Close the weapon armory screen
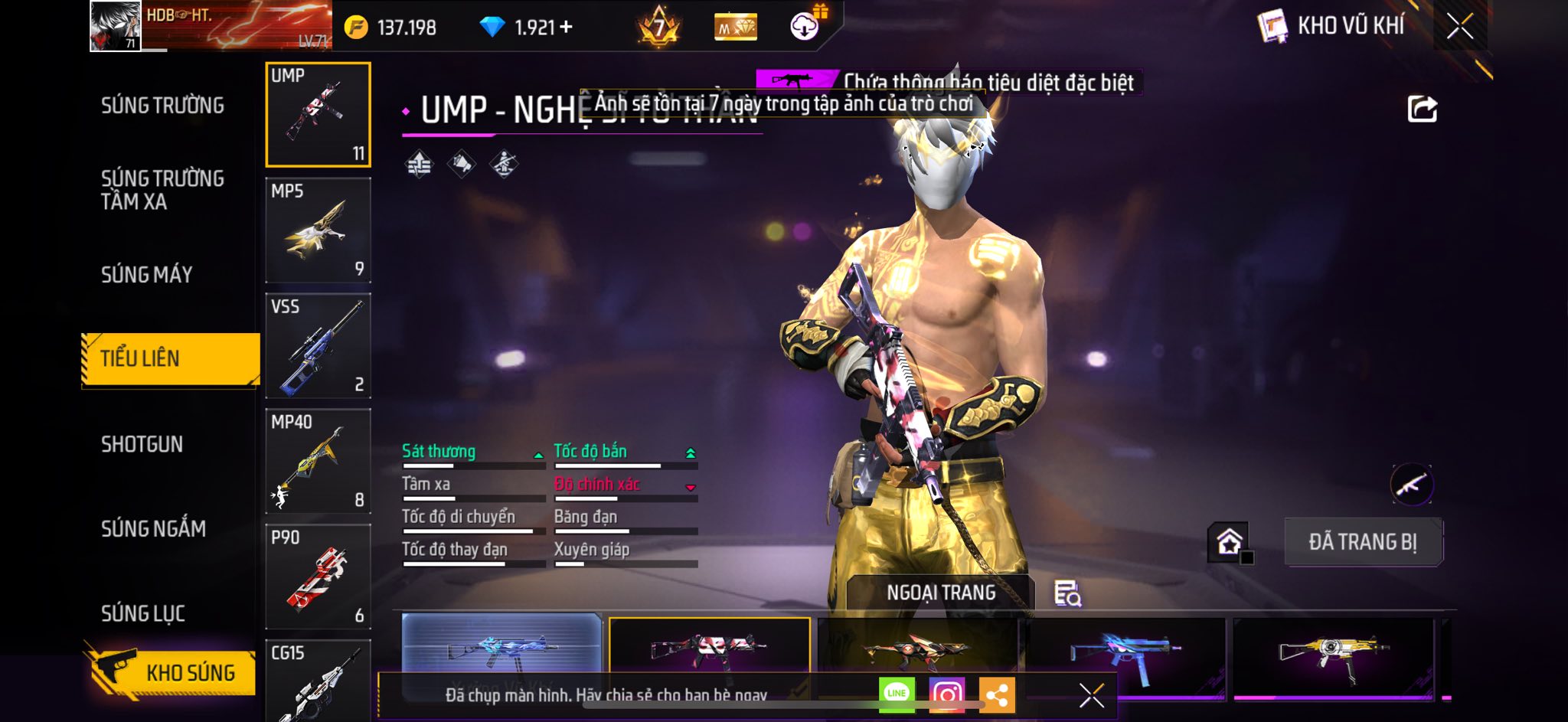 1459,27
